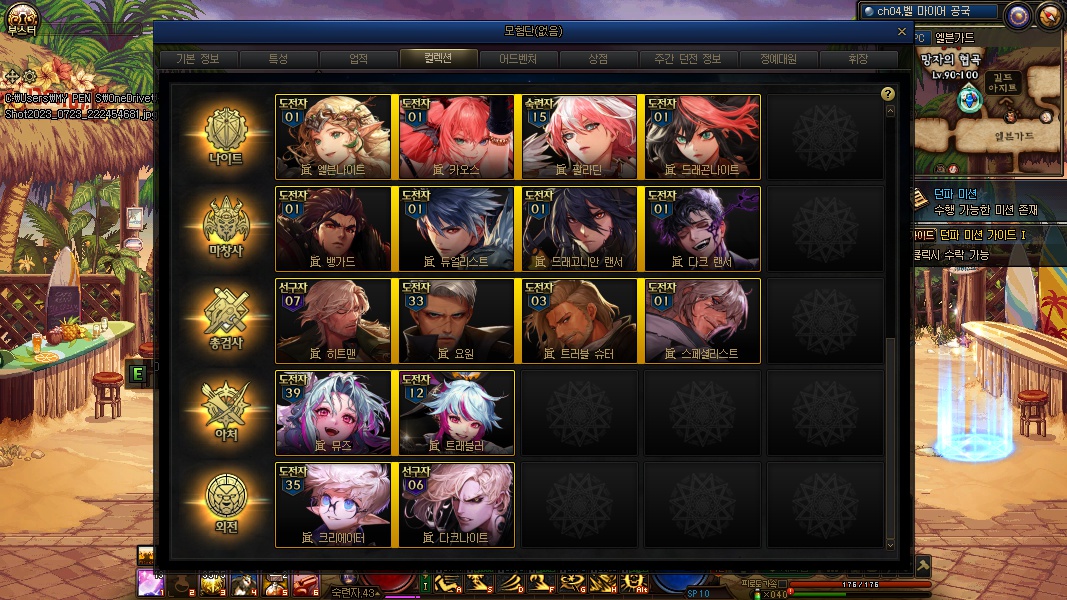1067x600 pixels.
Task: Go to the 상점 tab
Action: 598,59
